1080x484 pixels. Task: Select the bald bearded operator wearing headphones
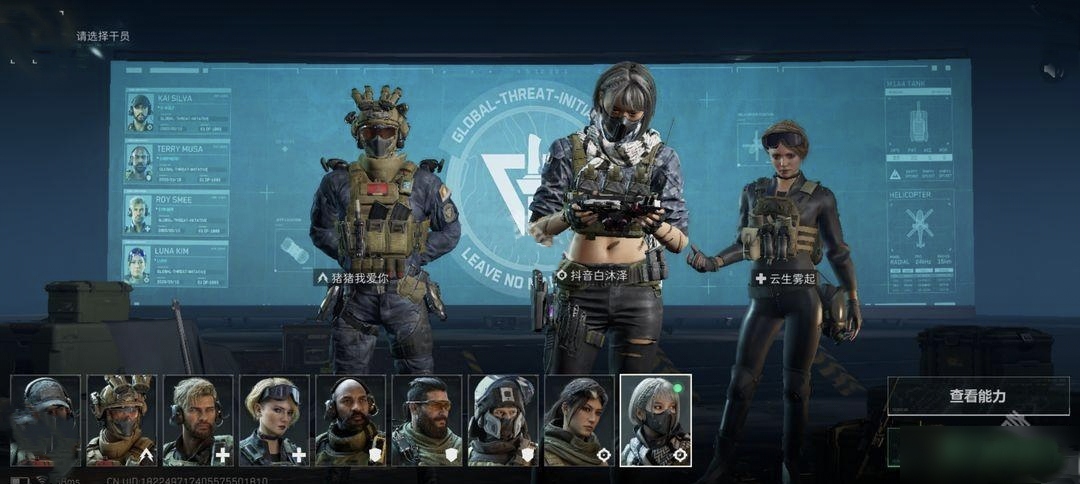point(350,420)
